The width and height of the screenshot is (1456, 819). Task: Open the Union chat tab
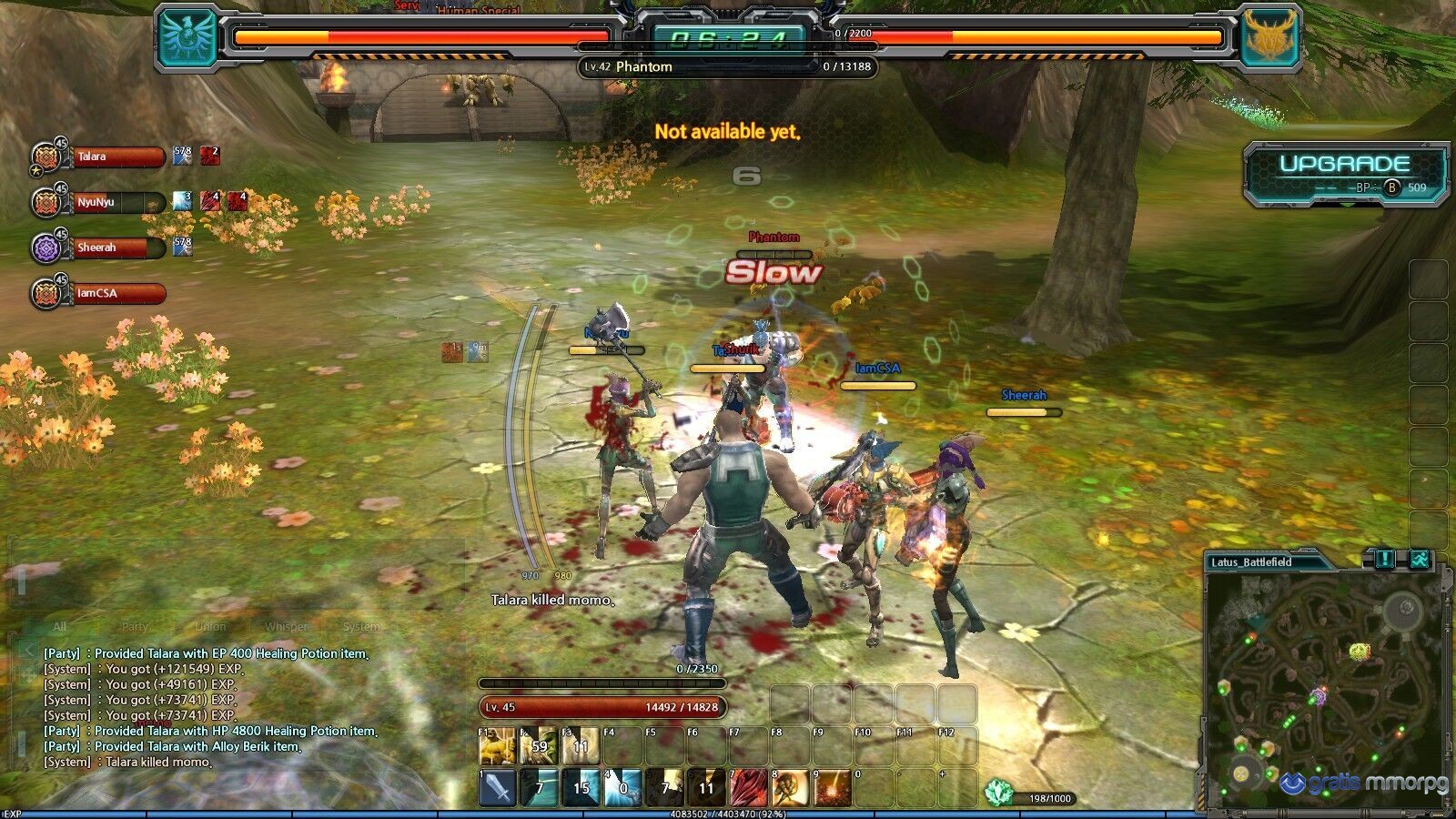pyautogui.click(x=210, y=626)
